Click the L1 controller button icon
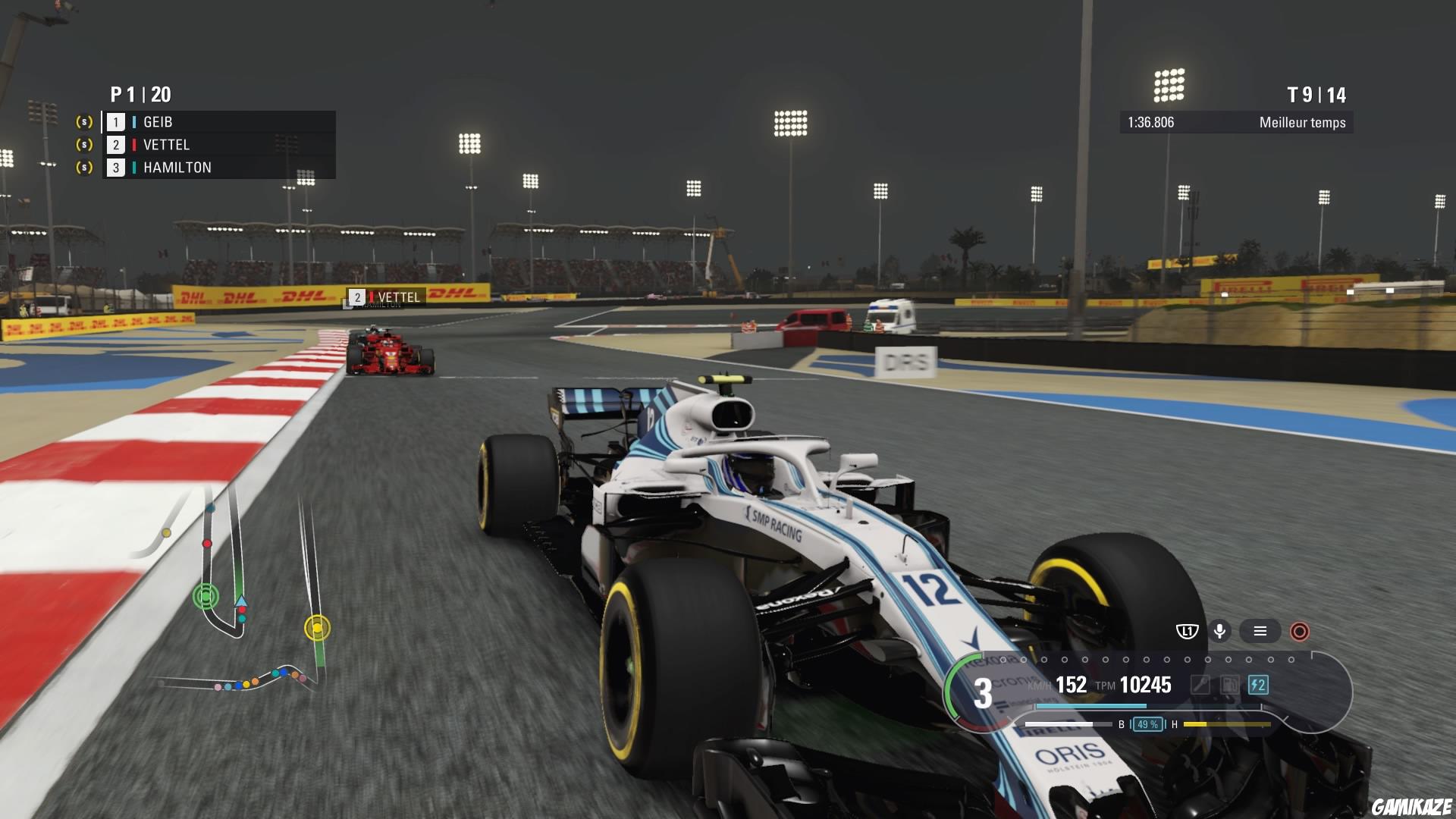1456x819 pixels. click(1188, 630)
